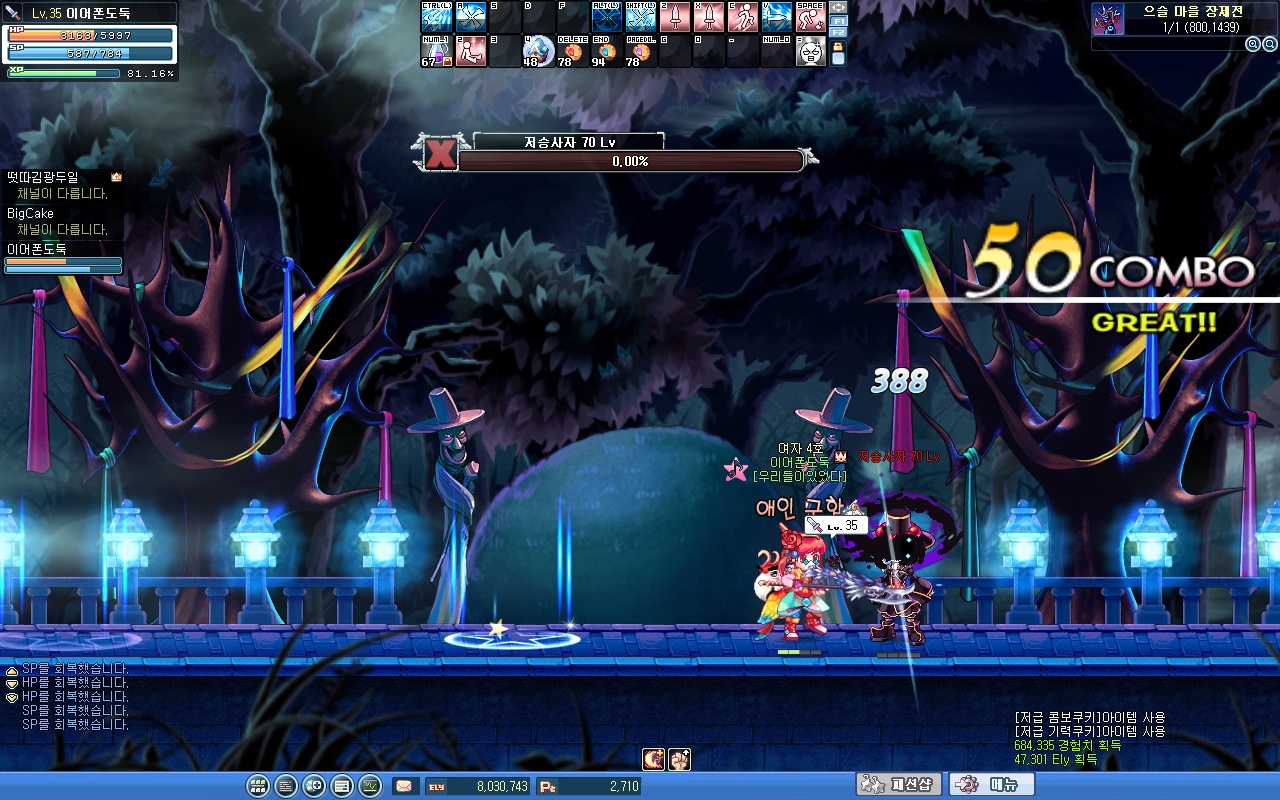This screenshot has height=800, width=1280.
Task: Zoom in on the minimap panel
Action: tap(1252, 44)
